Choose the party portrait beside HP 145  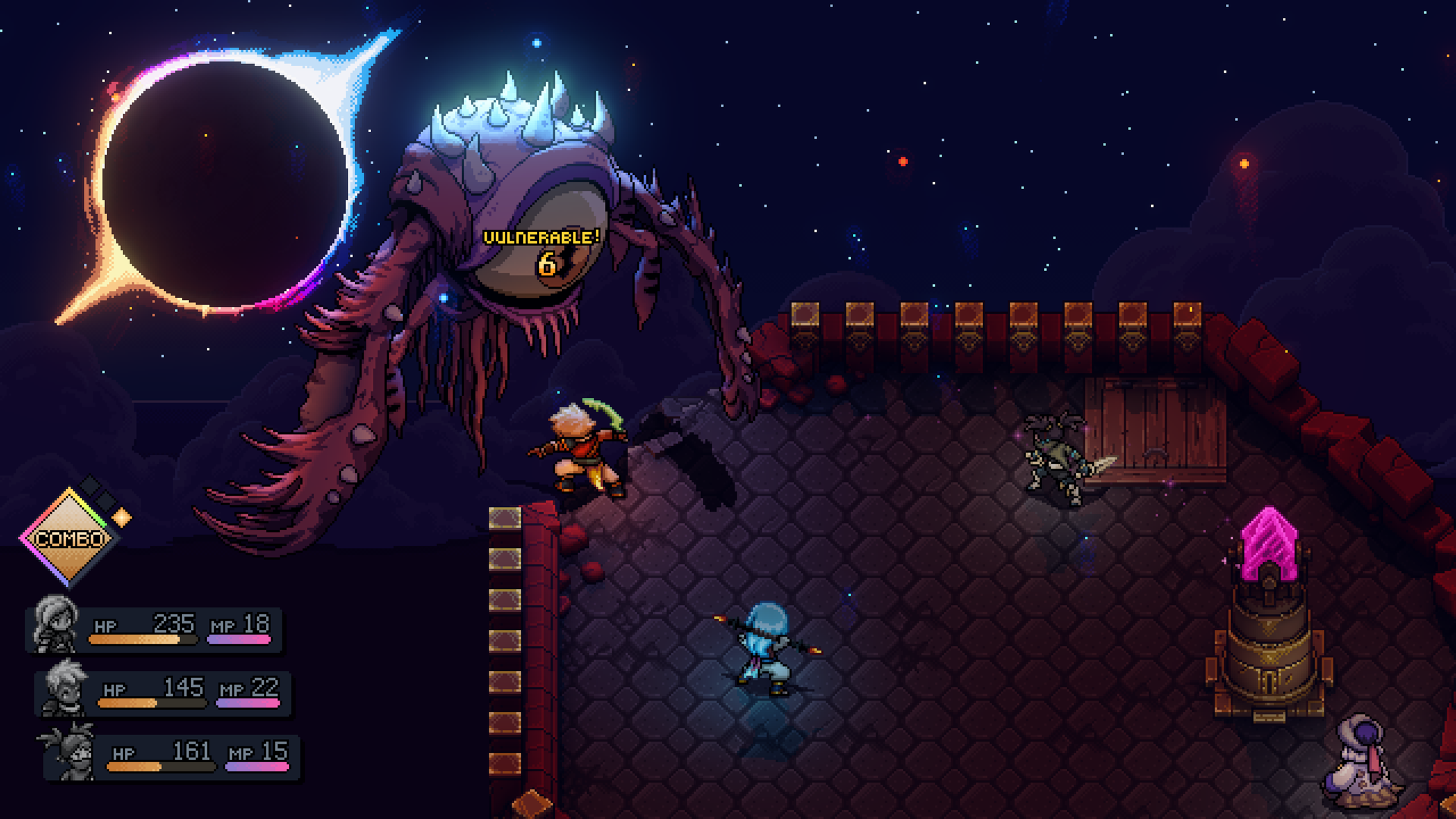tap(64, 688)
